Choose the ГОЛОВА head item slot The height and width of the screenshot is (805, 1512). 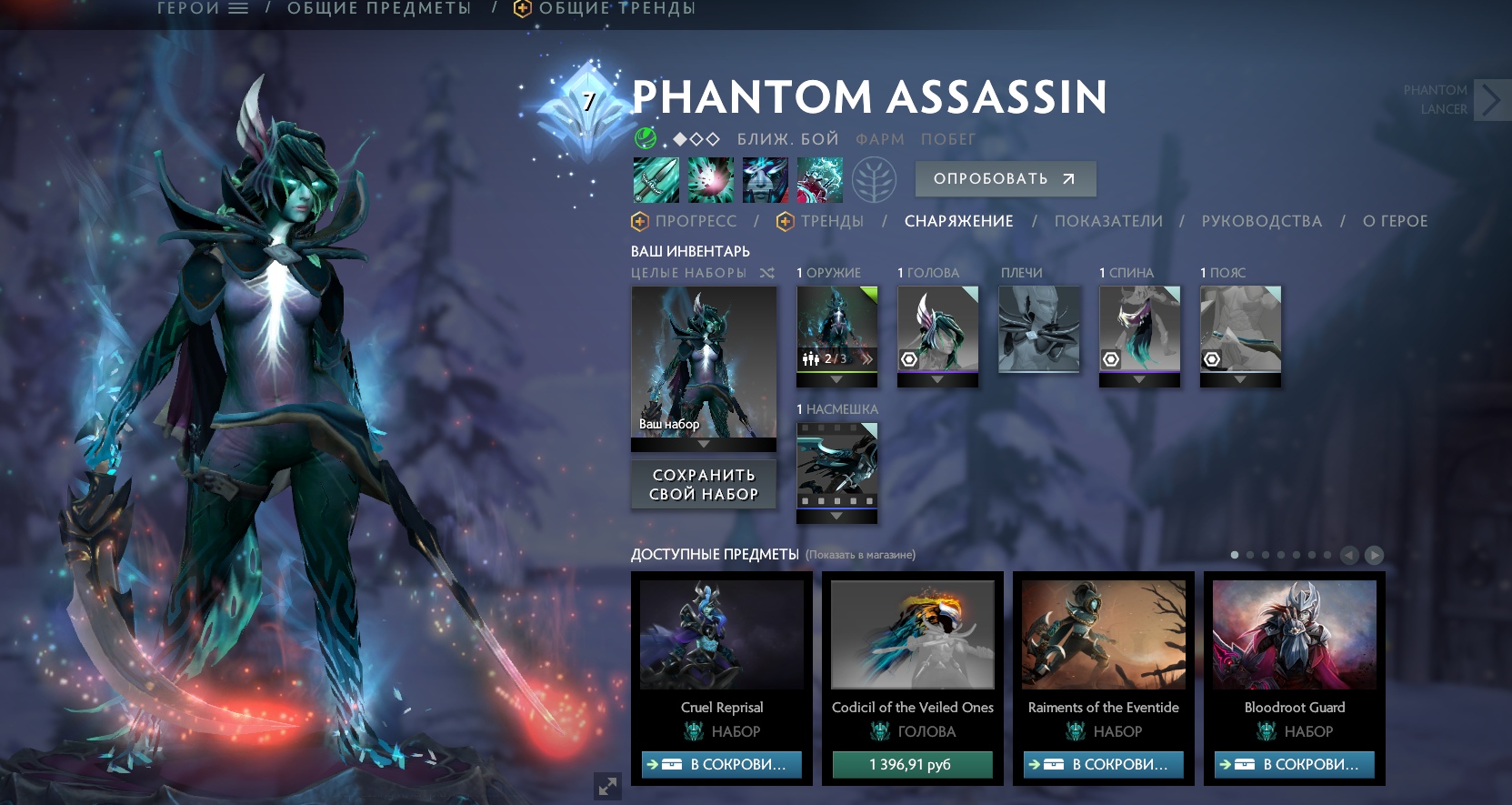[x=937, y=329]
